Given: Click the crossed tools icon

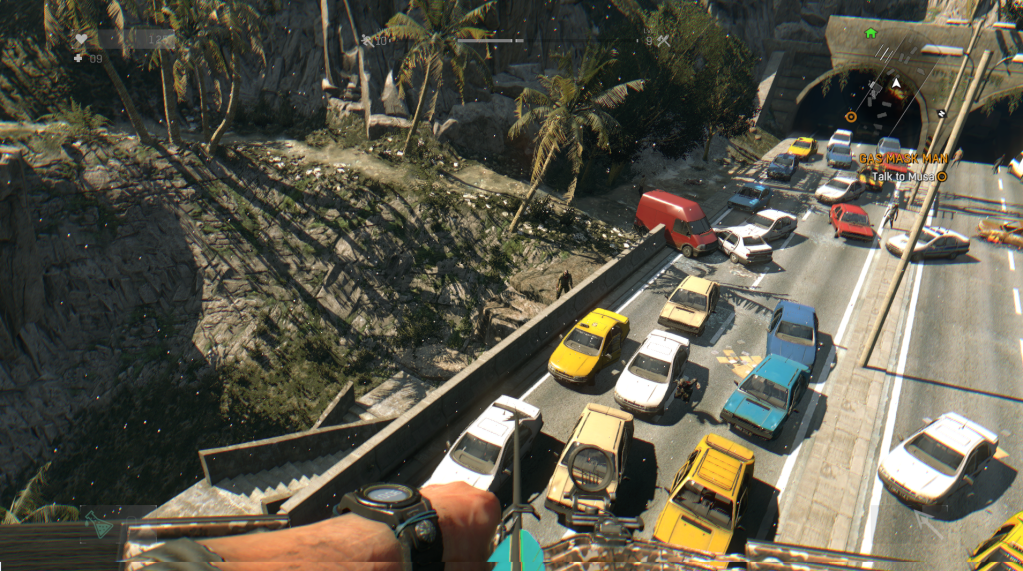Looking at the screenshot, I should [x=662, y=41].
